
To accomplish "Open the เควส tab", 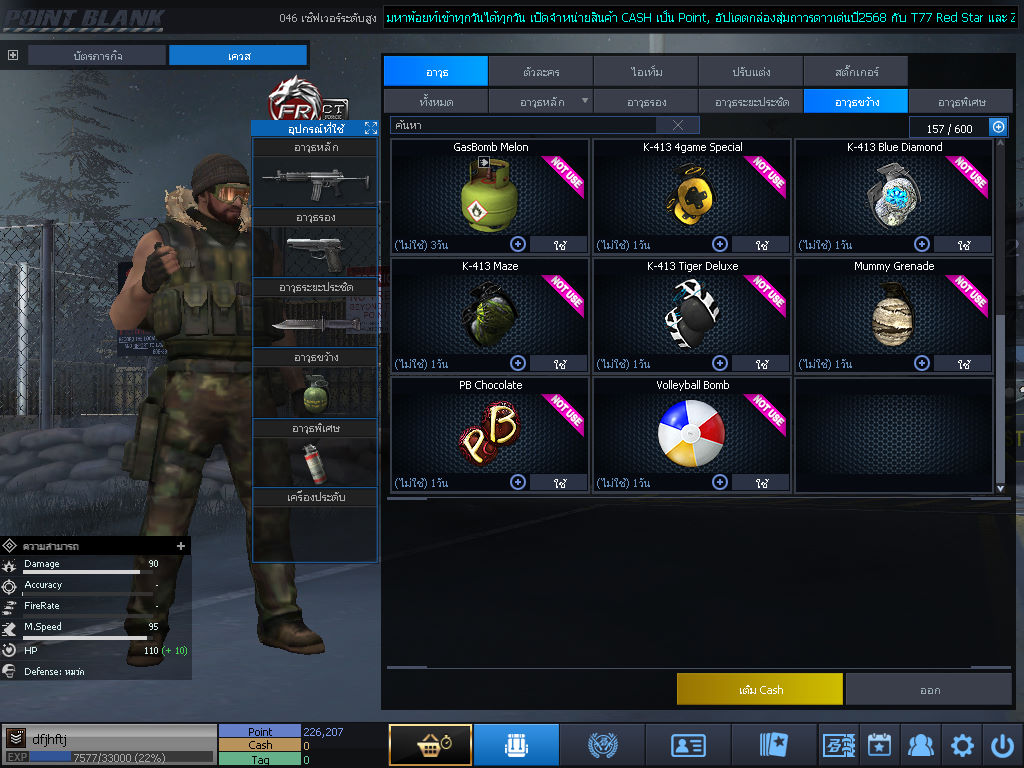I will (238, 56).
